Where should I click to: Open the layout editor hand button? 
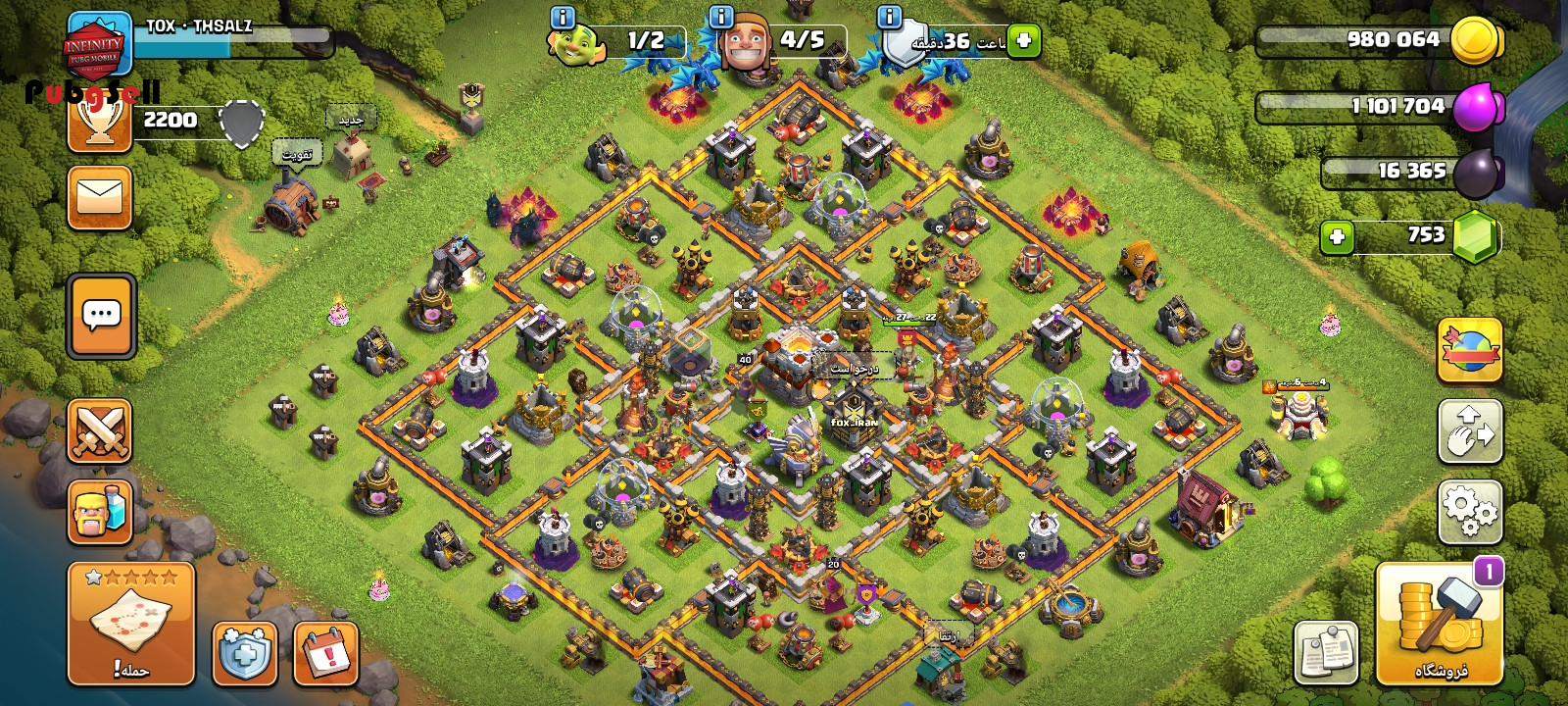(x=1470, y=430)
